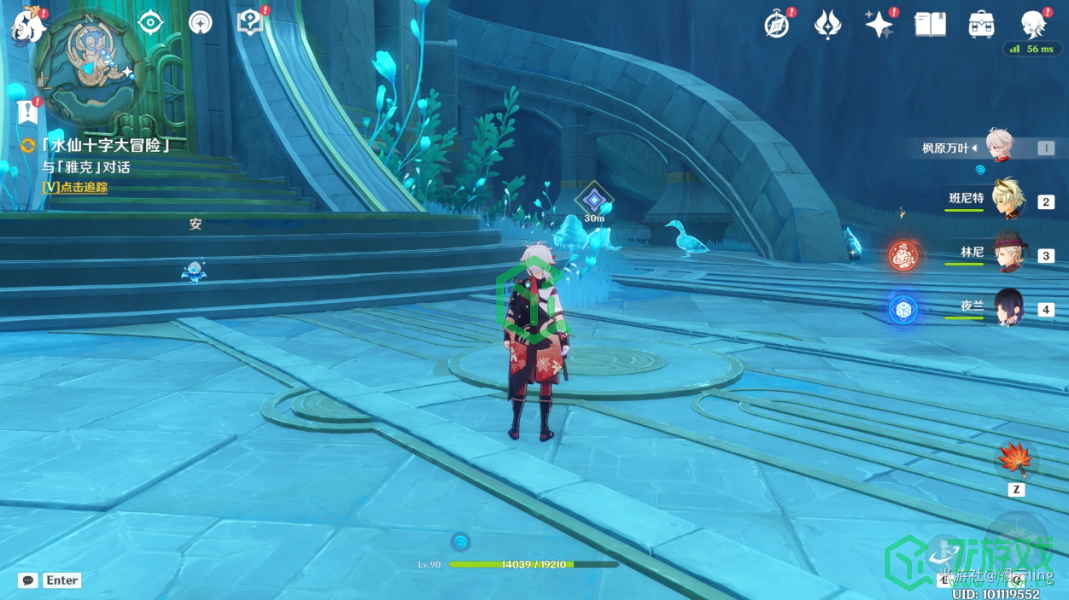Open the Paimon main menu icon
This screenshot has width=1069, height=600.
(26, 24)
